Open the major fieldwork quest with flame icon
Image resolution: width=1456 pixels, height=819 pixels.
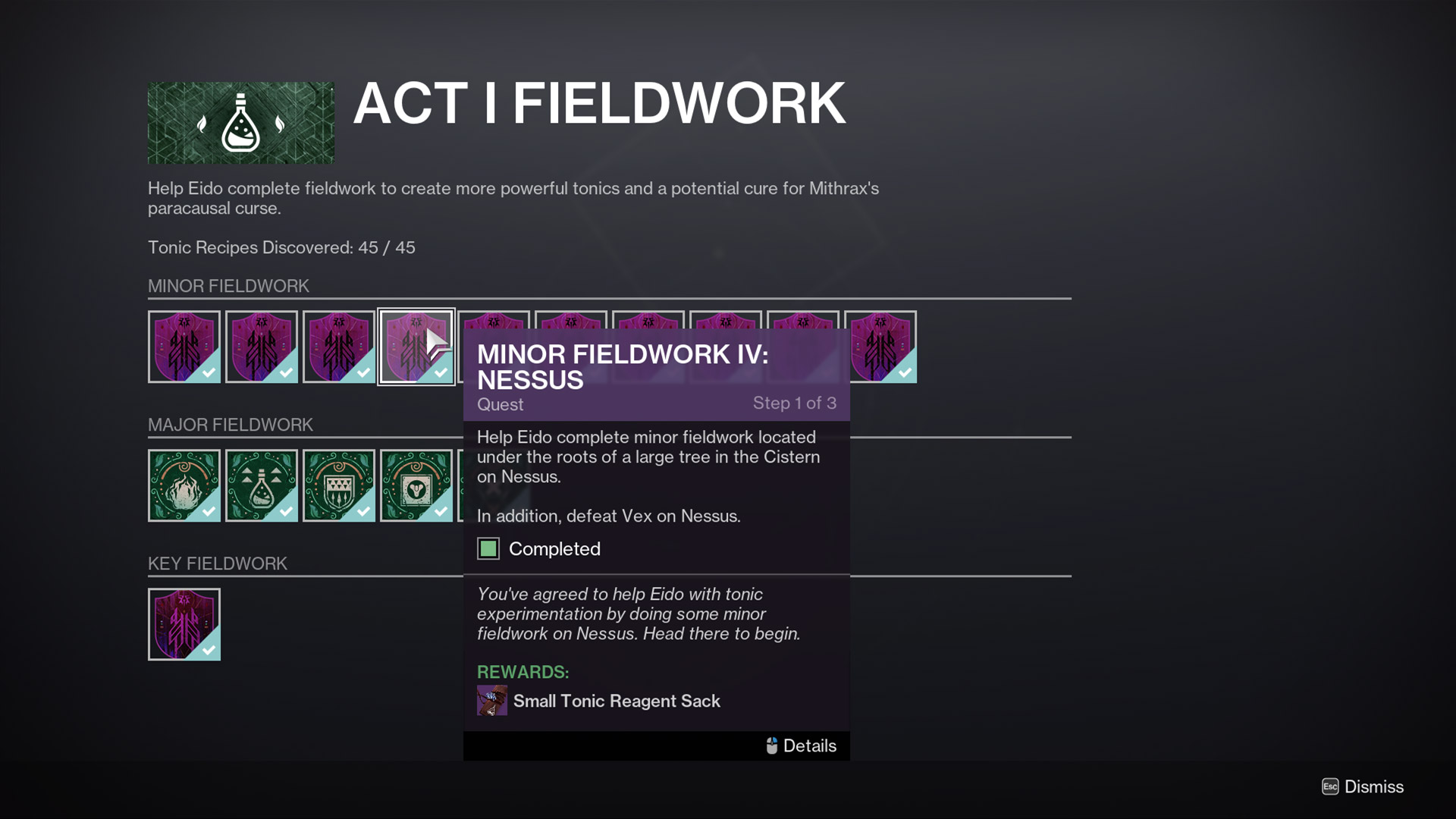point(184,485)
